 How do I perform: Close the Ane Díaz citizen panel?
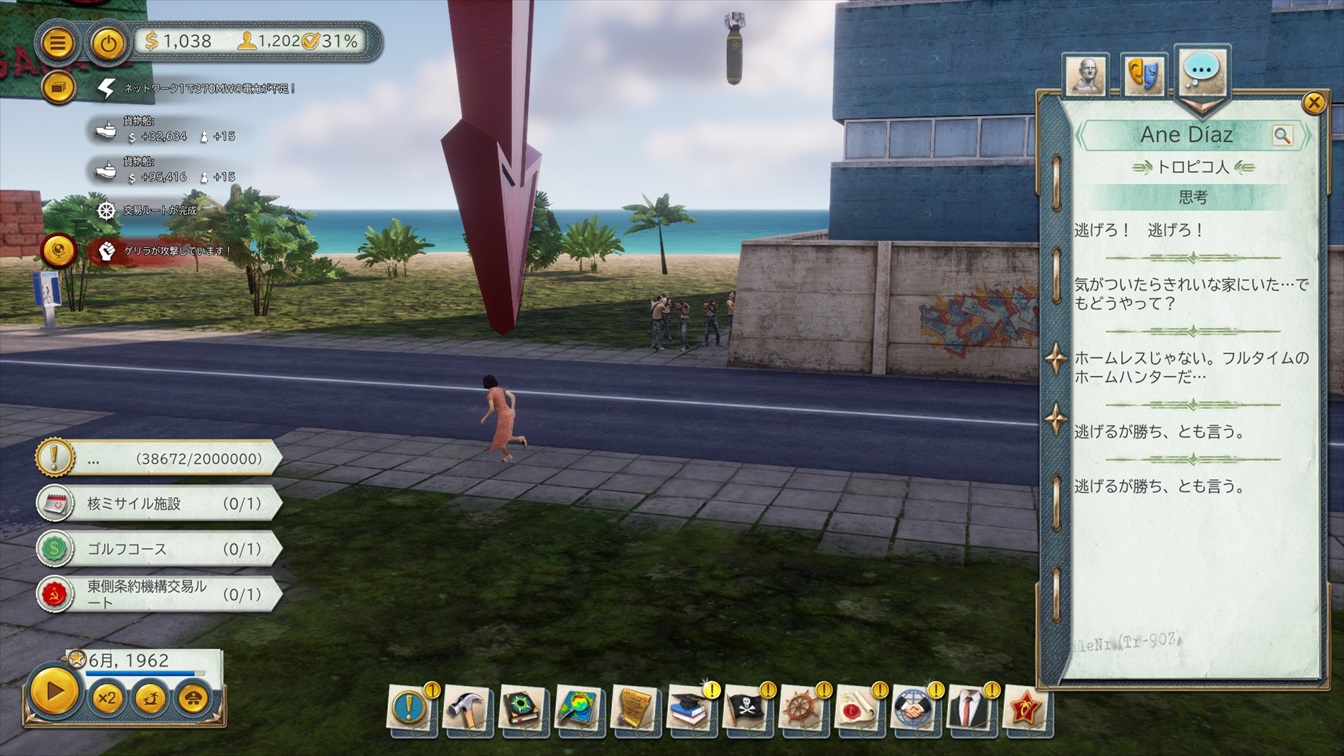pyautogui.click(x=1314, y=103)
